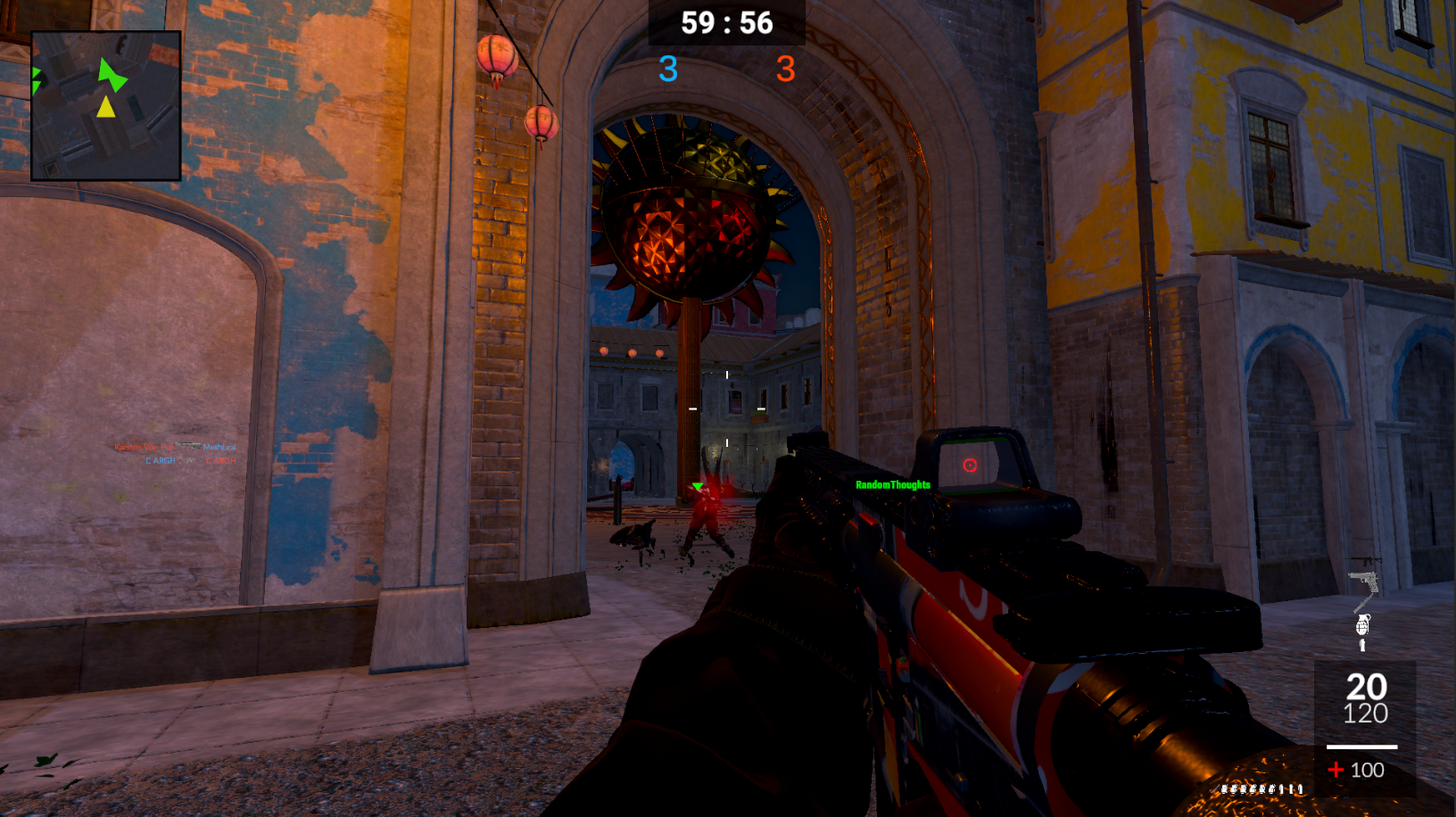Click the minimap in the corner

(106, 105)
